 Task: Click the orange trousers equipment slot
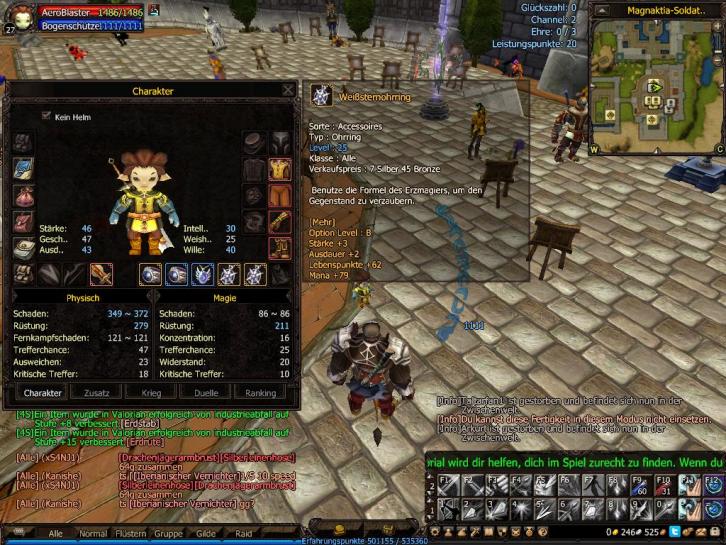tap(280, 195)
